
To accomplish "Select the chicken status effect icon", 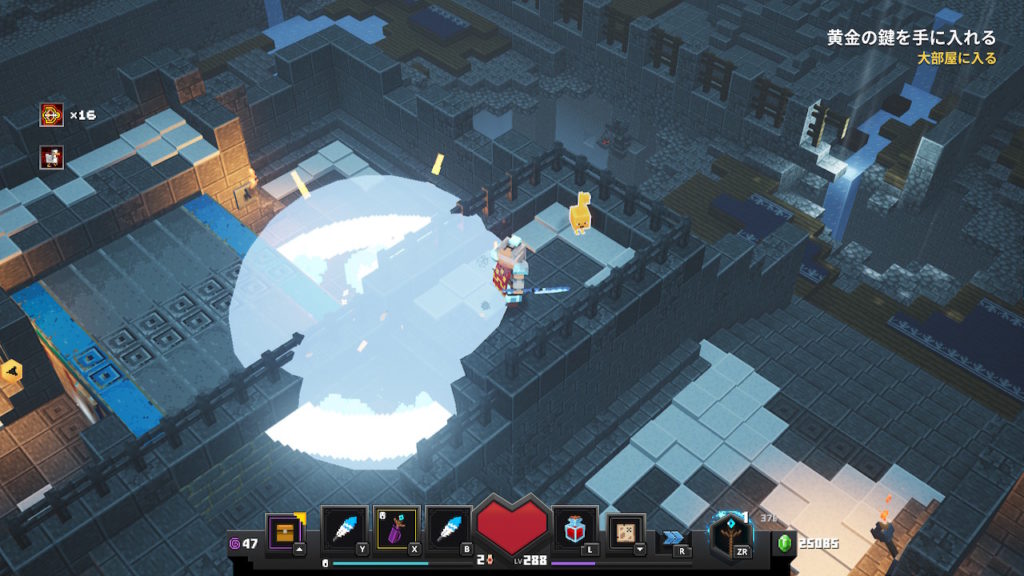I will (x=52, y=157).
